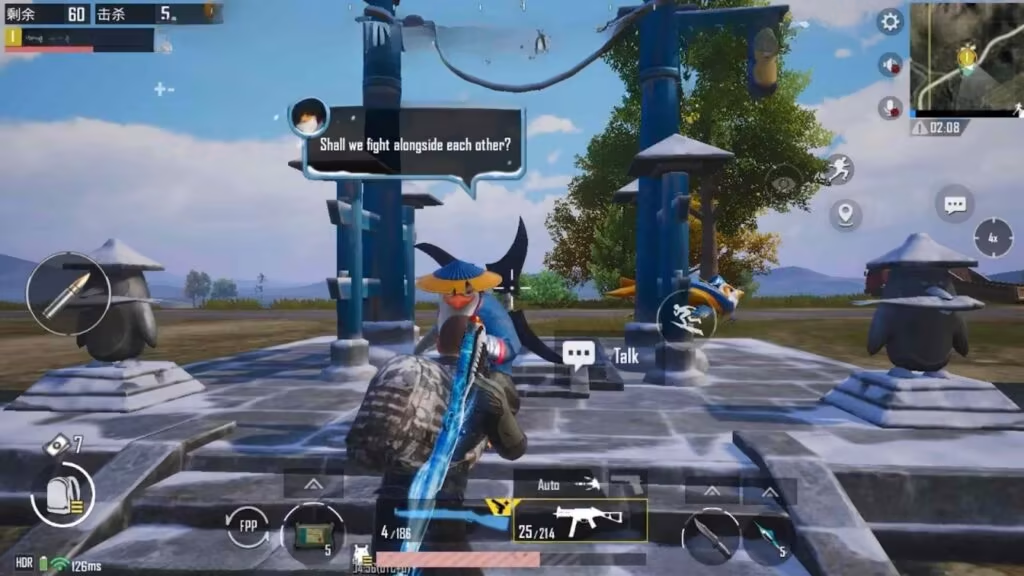The width and height of the screenshot is (1024, 576).
Task: Toggle the muted microphone icon
Action: pyautogui.click(x=889, y=107)
